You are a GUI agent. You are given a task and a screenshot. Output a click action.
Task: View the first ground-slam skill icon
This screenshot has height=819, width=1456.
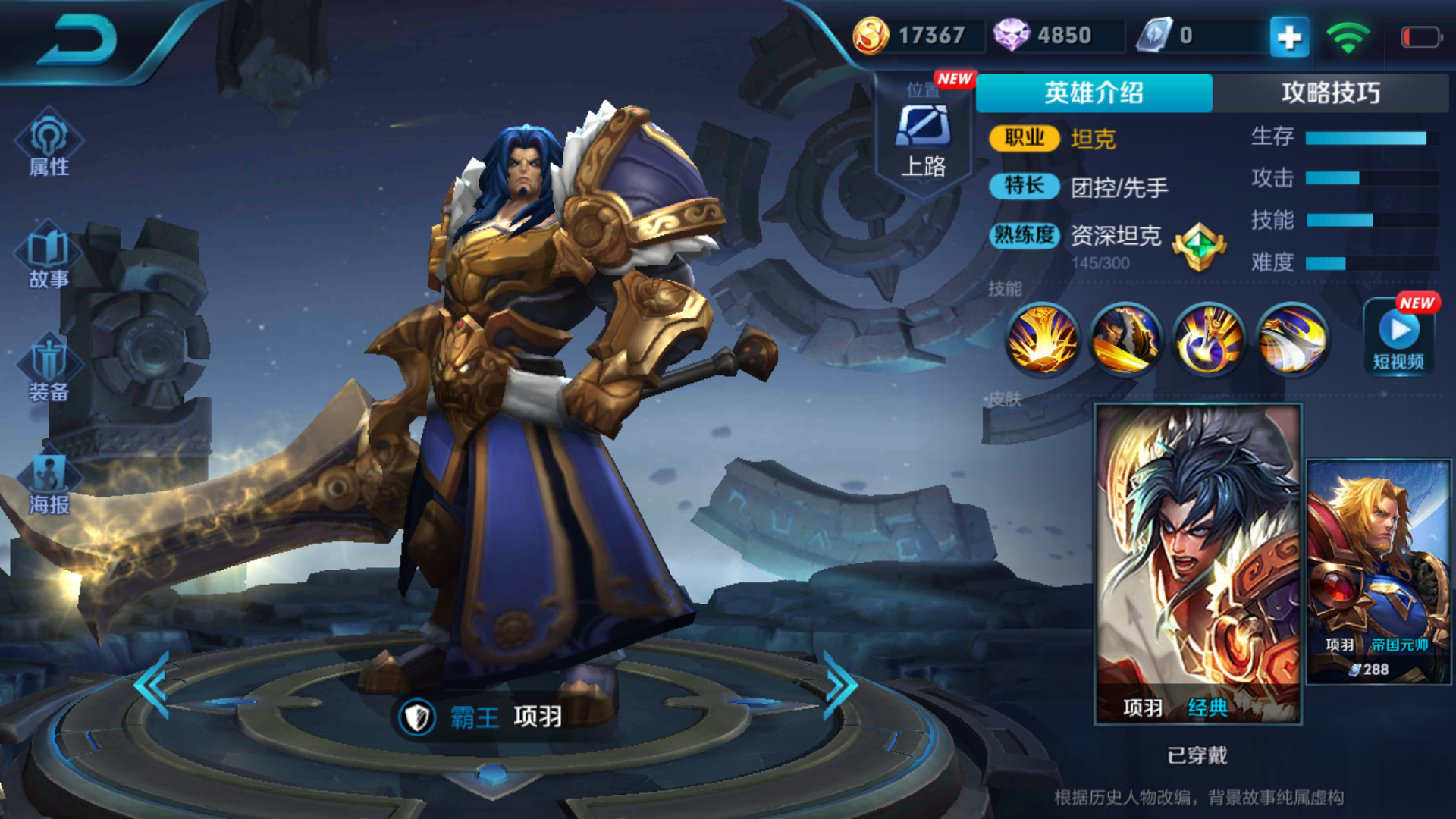click(x=1042, y=340)
